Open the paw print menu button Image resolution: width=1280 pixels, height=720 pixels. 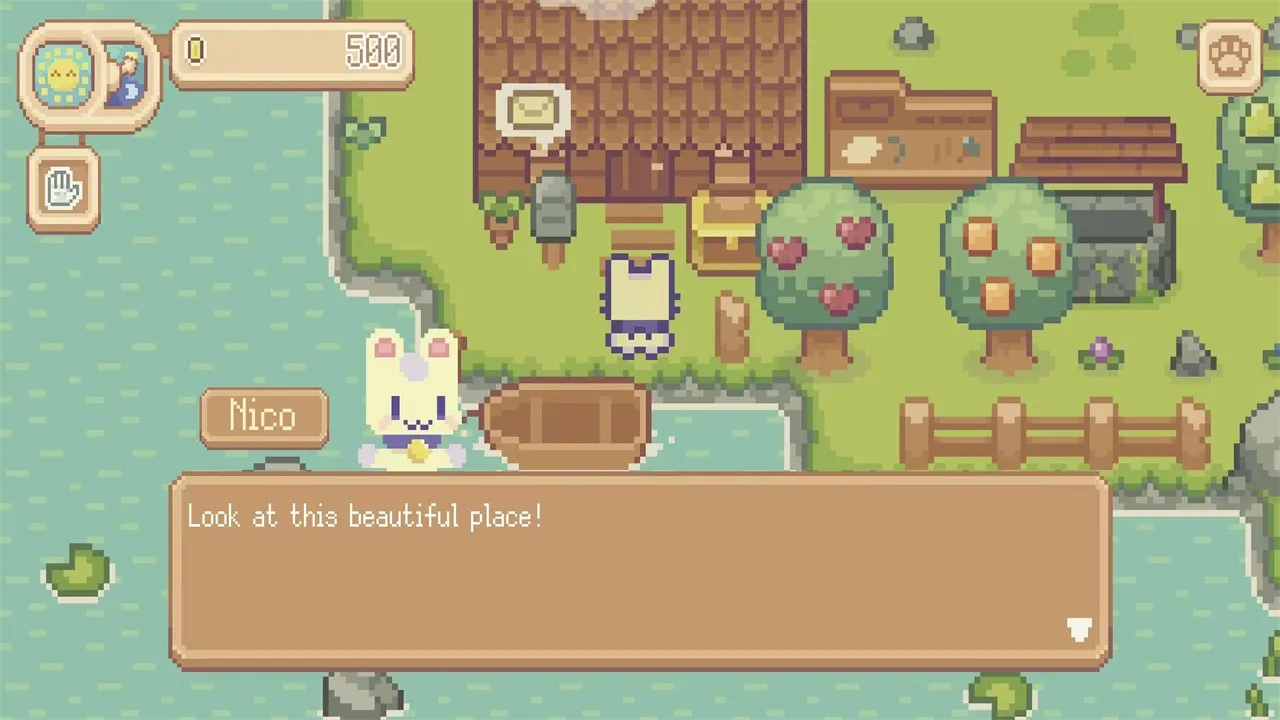pos(1230,58)
